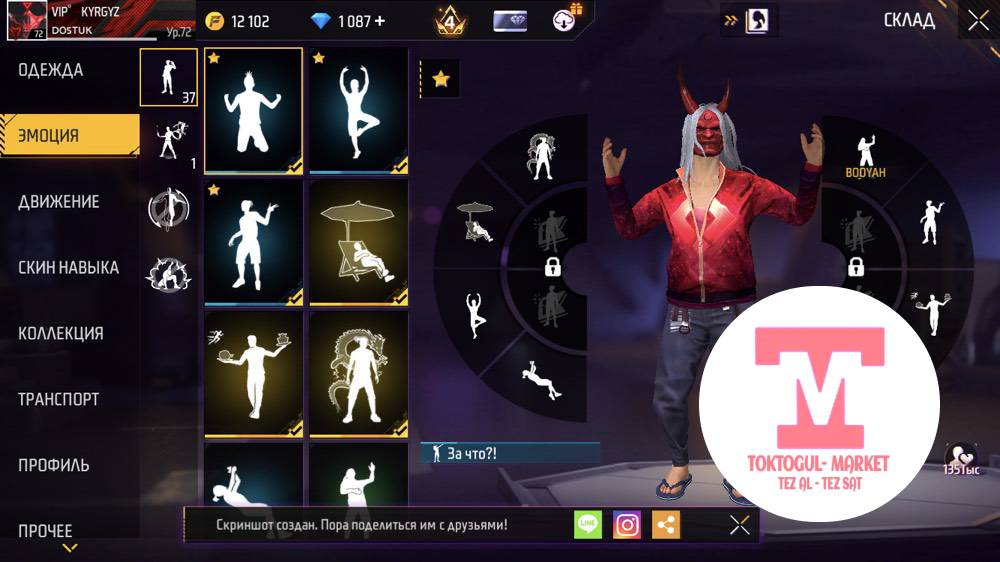Select the beach chair umbrella emote tile
Viewport: 1000px width, 562px height.
tap(358, 242)
